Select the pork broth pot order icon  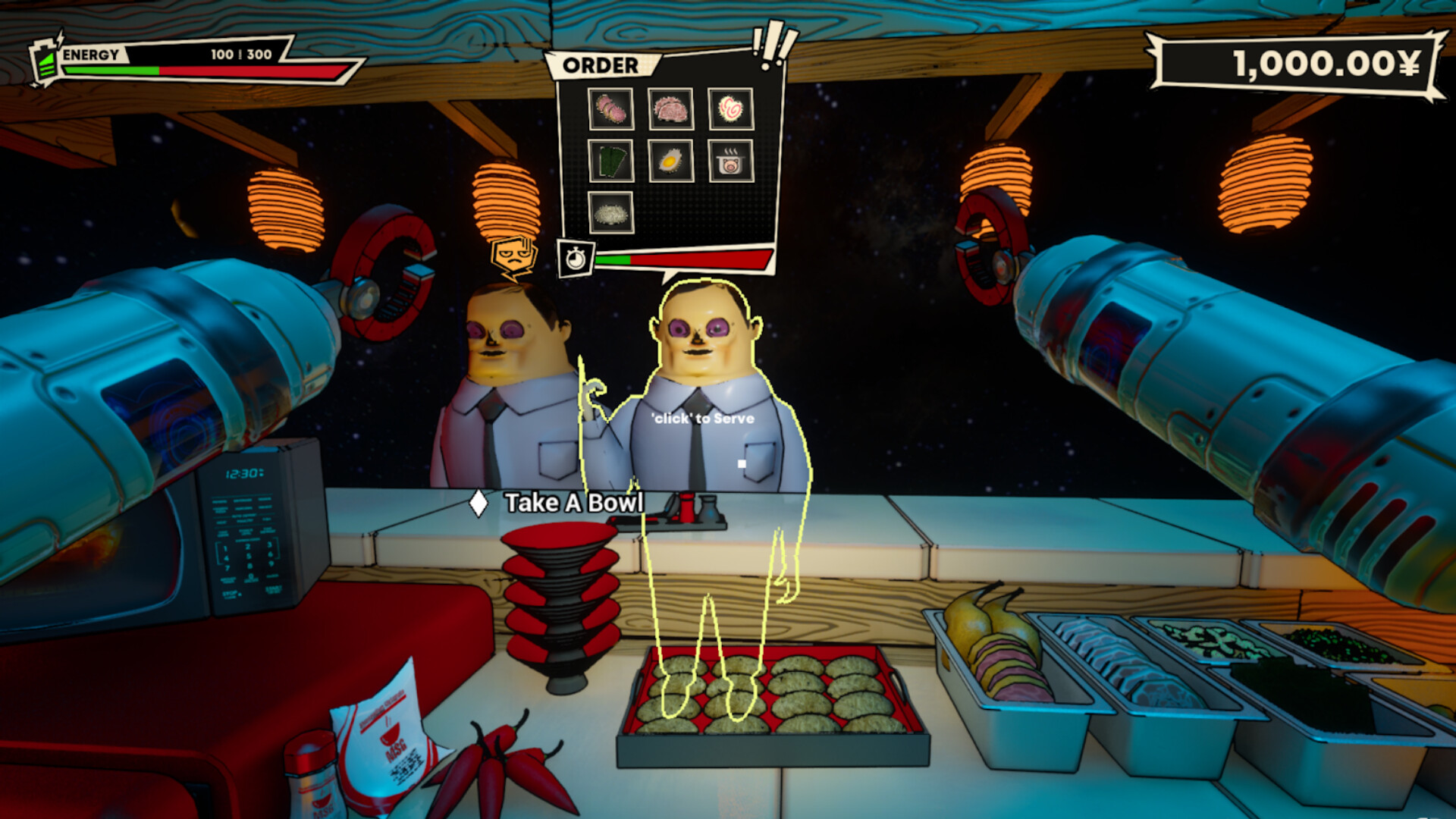click(x=730, y=161)
